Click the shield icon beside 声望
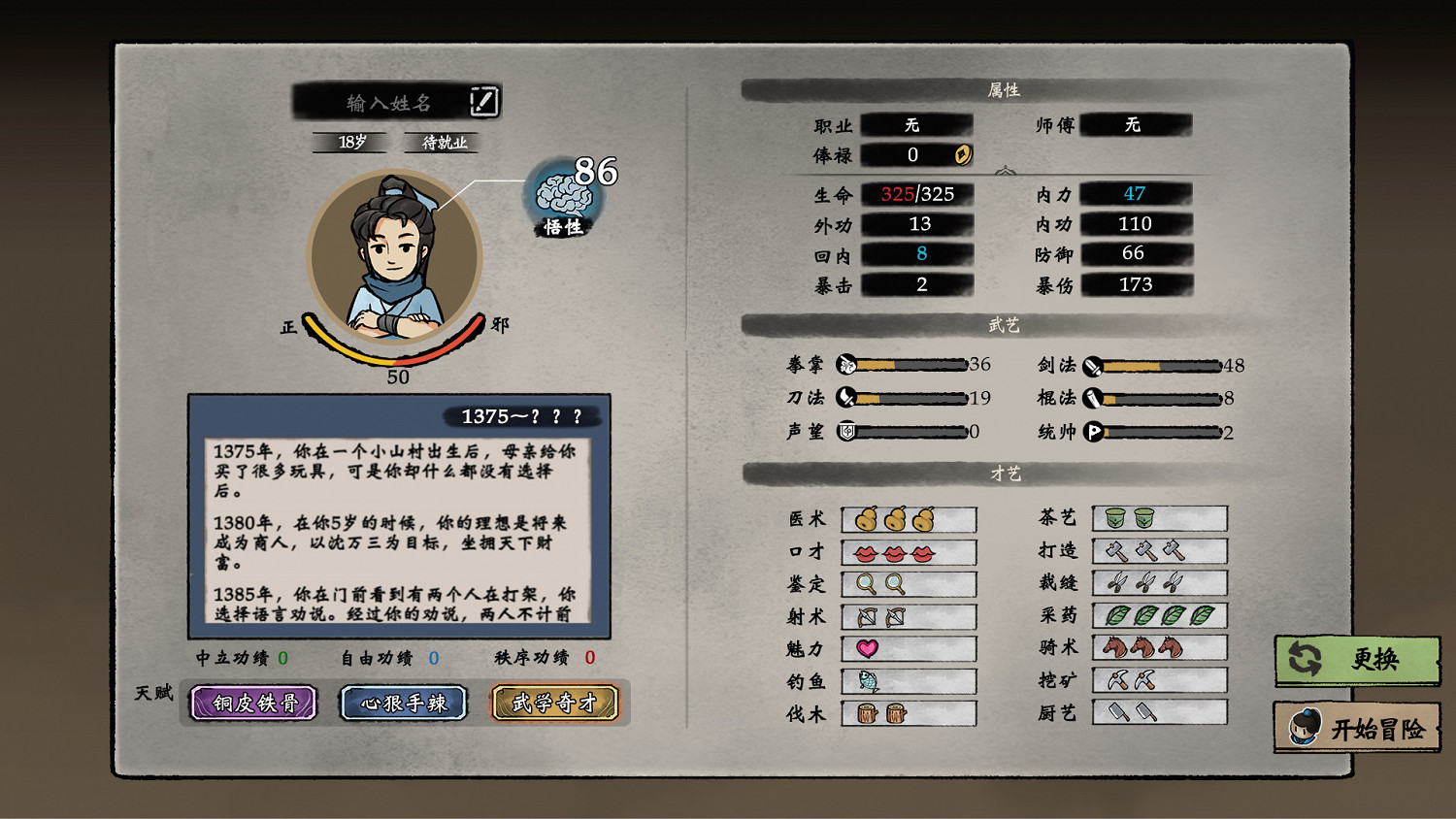 click(x=845, y=431)
